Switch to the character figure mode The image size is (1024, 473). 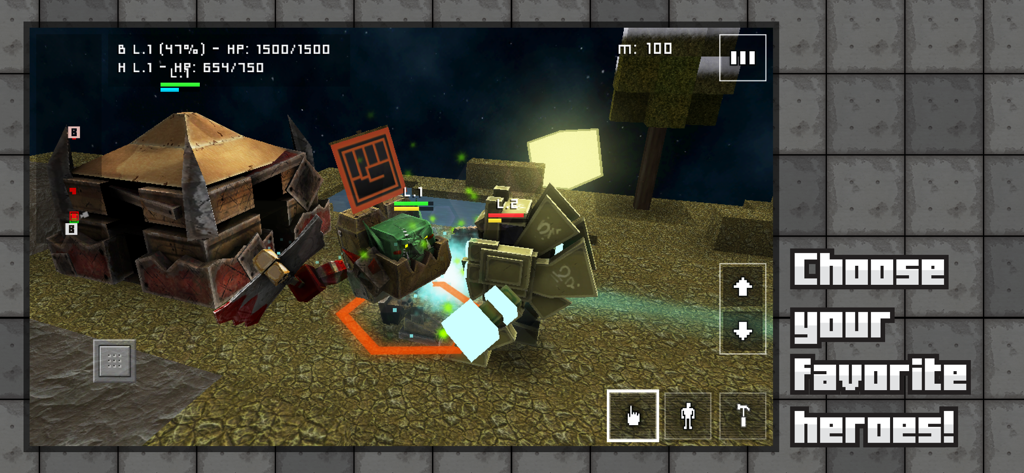688,416
